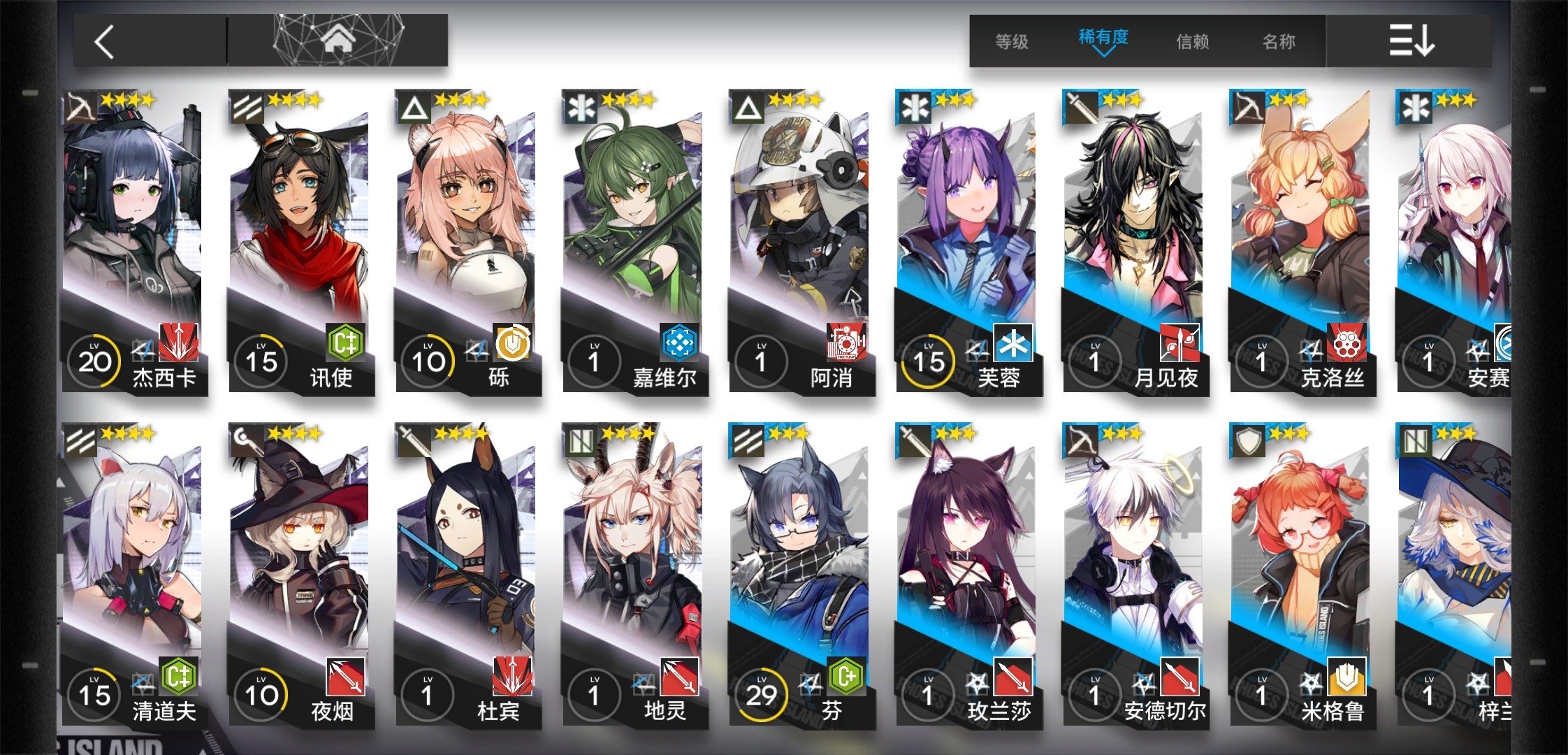Sort operators by 信赖 trust
This screenshot has height=755, width=1568.
click(1192, 42)
